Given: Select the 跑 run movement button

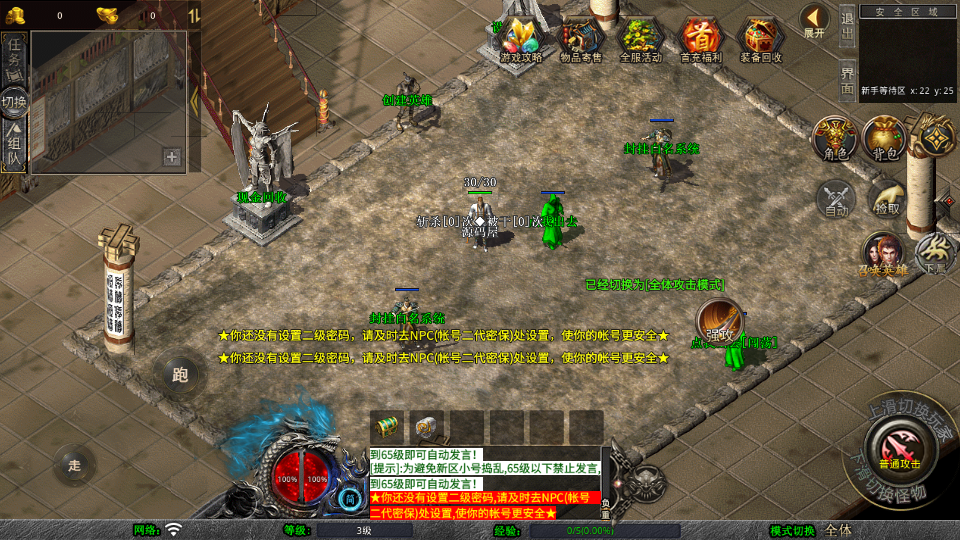Looking at the screenshot, I should (180, 375).
